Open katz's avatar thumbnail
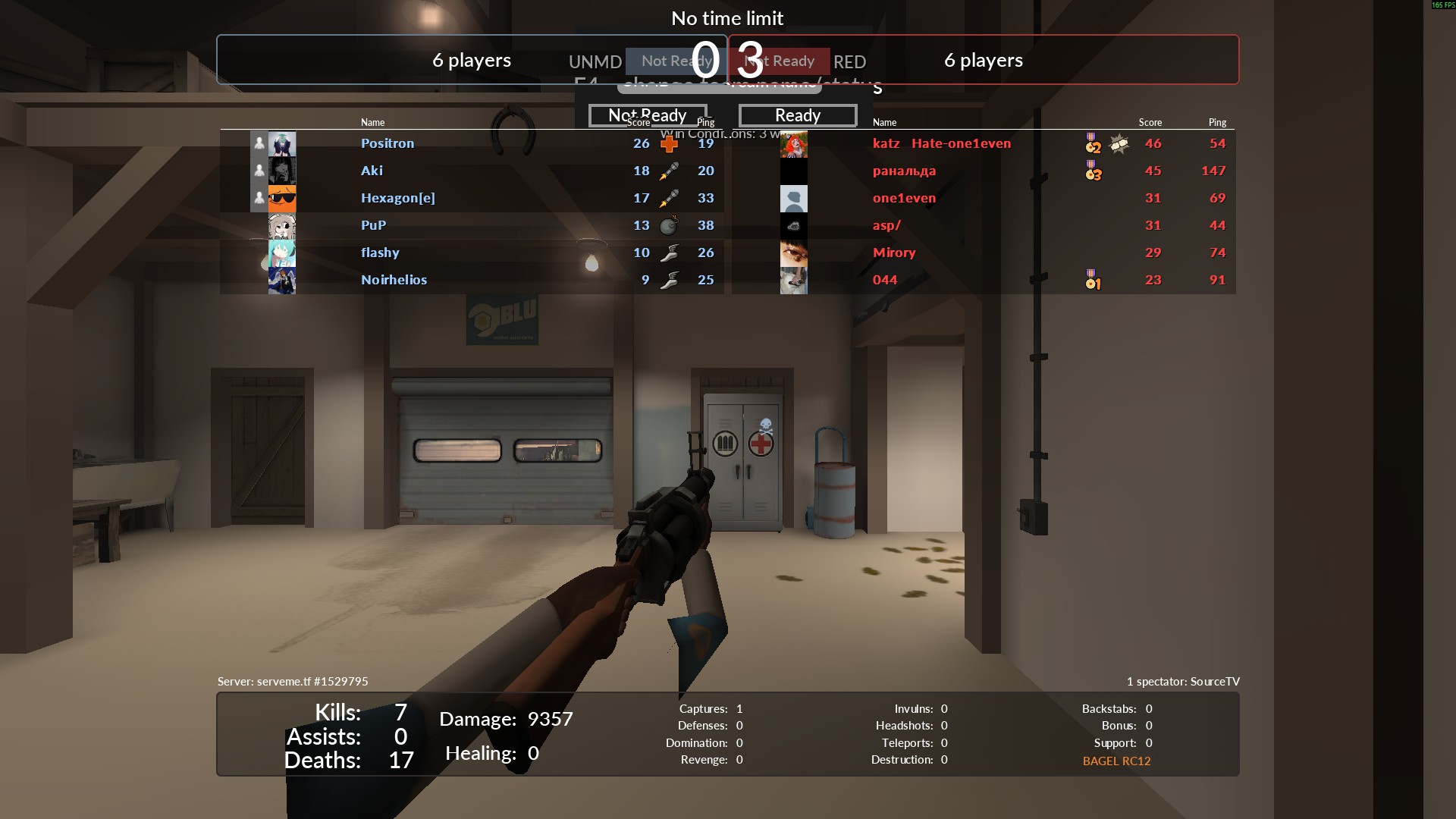Screen dimensions: 1456x819 [x=793, y=143]
